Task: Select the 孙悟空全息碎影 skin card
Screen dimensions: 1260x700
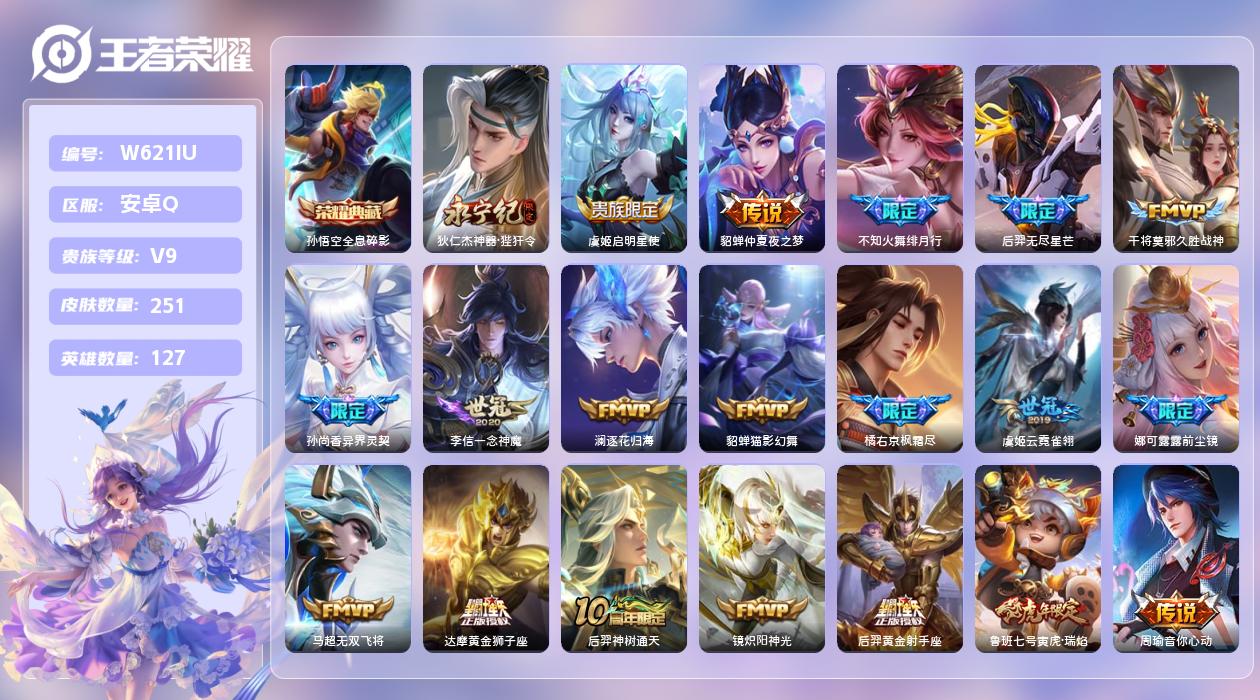Action: coord(348,158)
